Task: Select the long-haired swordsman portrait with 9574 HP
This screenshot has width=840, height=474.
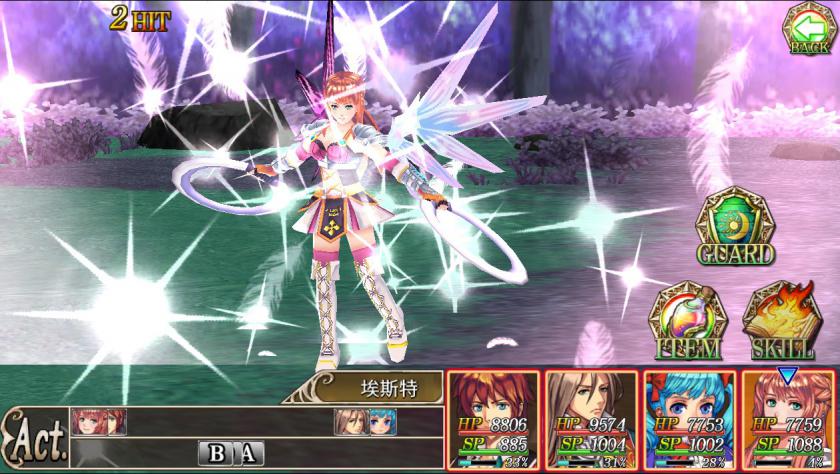Action: (x=590, y=420)
